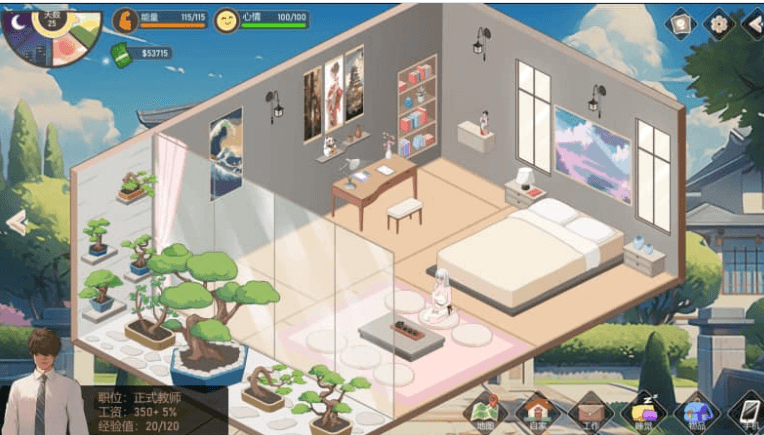The width and height of the screenshot is (764, 435).
Task: Open the photo gallery icon
Action: pos(680,23)
